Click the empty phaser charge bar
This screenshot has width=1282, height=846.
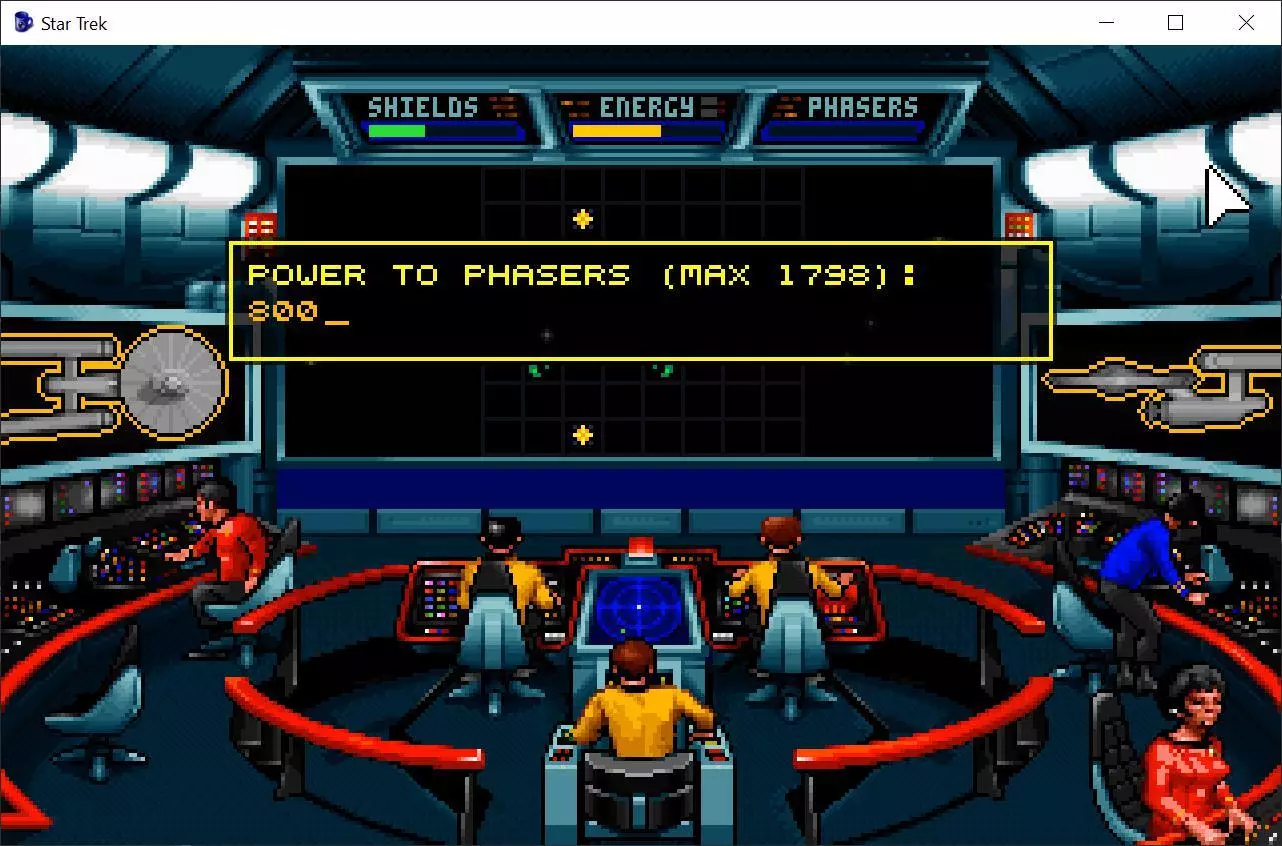[x=843, y=129]
